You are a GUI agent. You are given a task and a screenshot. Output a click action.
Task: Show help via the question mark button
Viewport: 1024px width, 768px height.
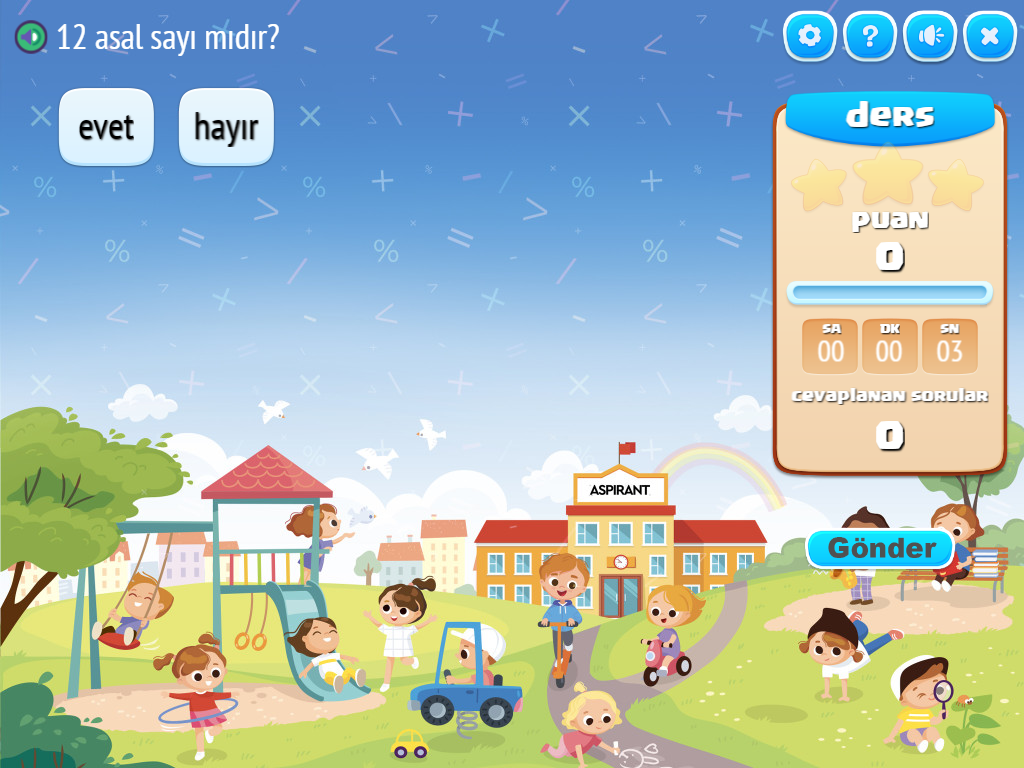[870, 37]
